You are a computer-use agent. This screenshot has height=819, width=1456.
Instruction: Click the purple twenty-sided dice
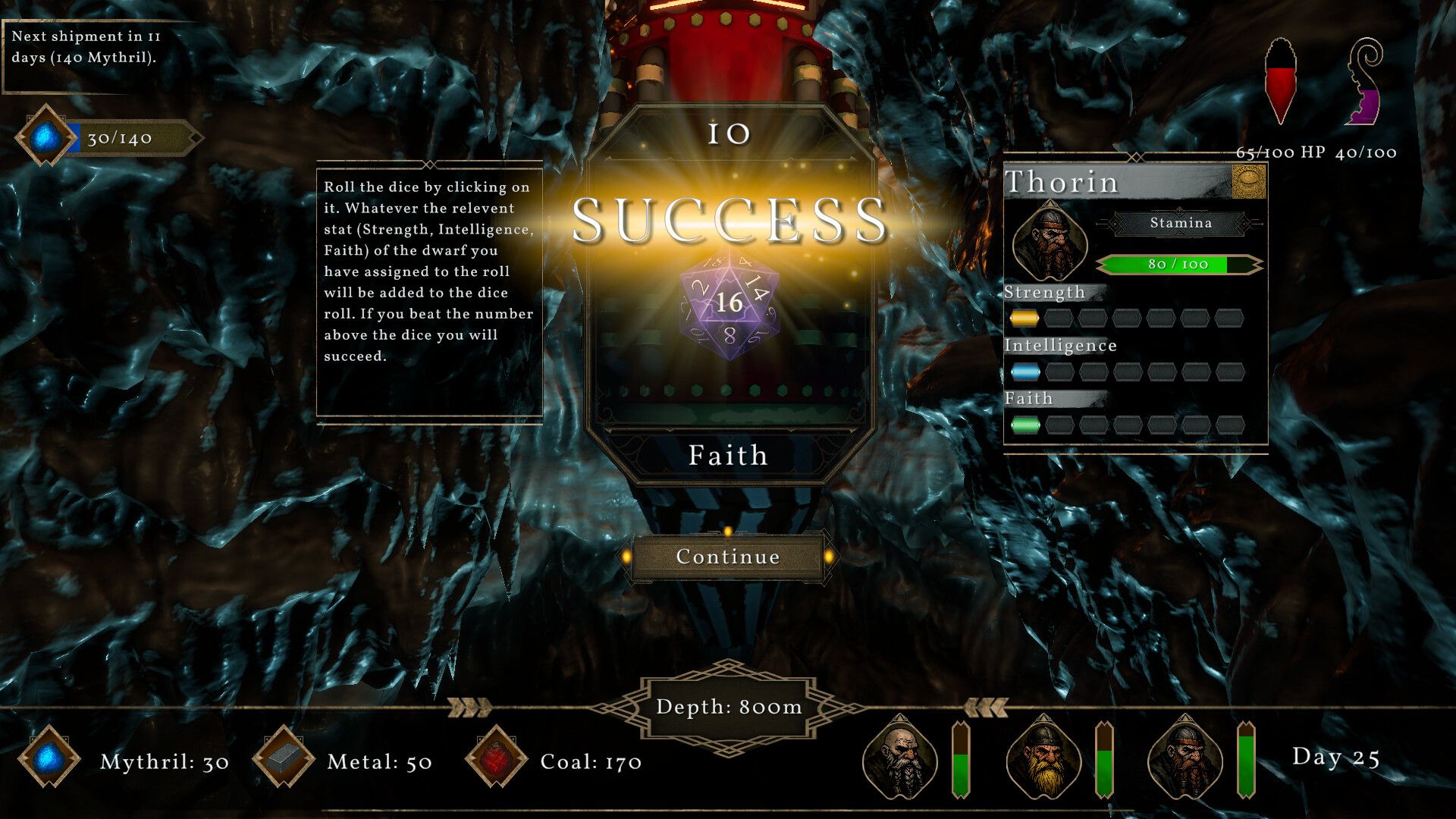coord(729,305)
